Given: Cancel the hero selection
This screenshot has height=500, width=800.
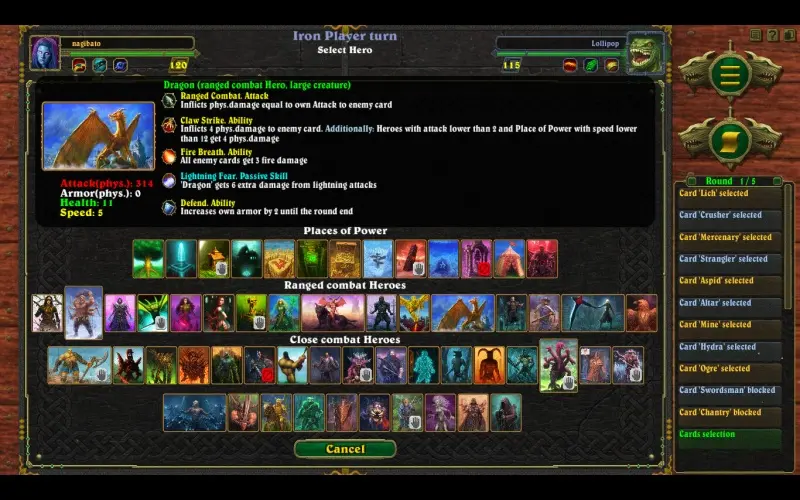Looking at the screenshot, I should coord(345,449).
